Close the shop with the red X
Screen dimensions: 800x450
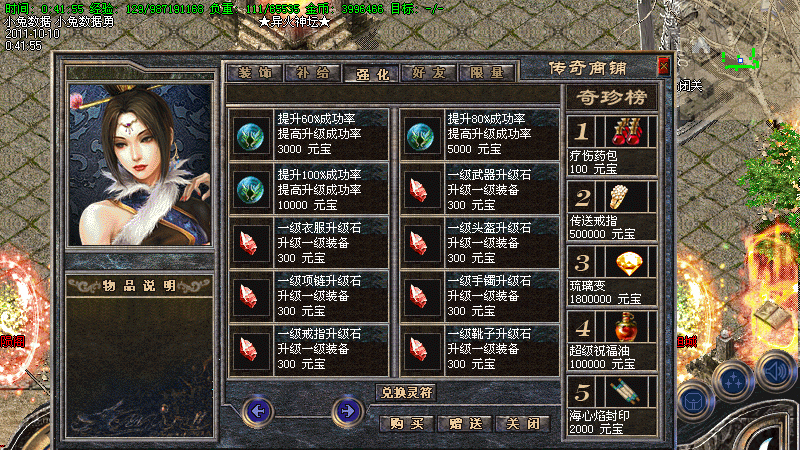point(664,67)
